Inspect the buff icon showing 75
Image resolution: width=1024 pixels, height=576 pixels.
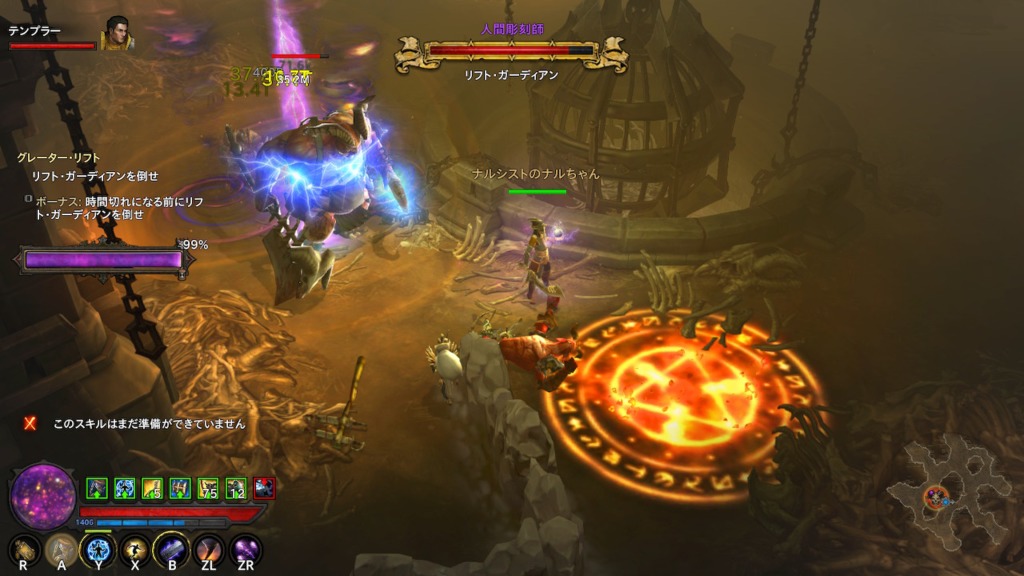[208, 488]
